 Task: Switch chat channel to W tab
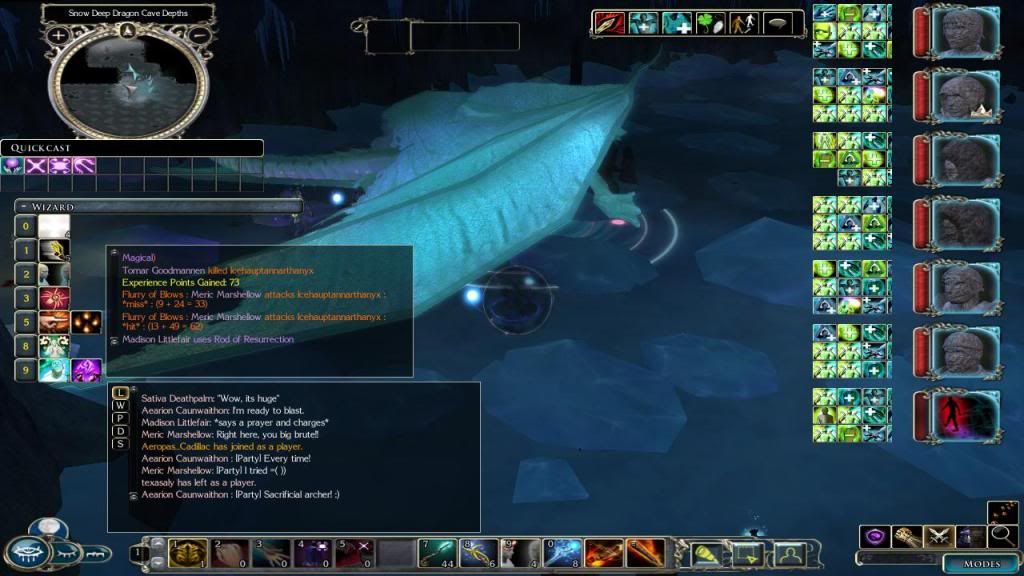[120, 405]
